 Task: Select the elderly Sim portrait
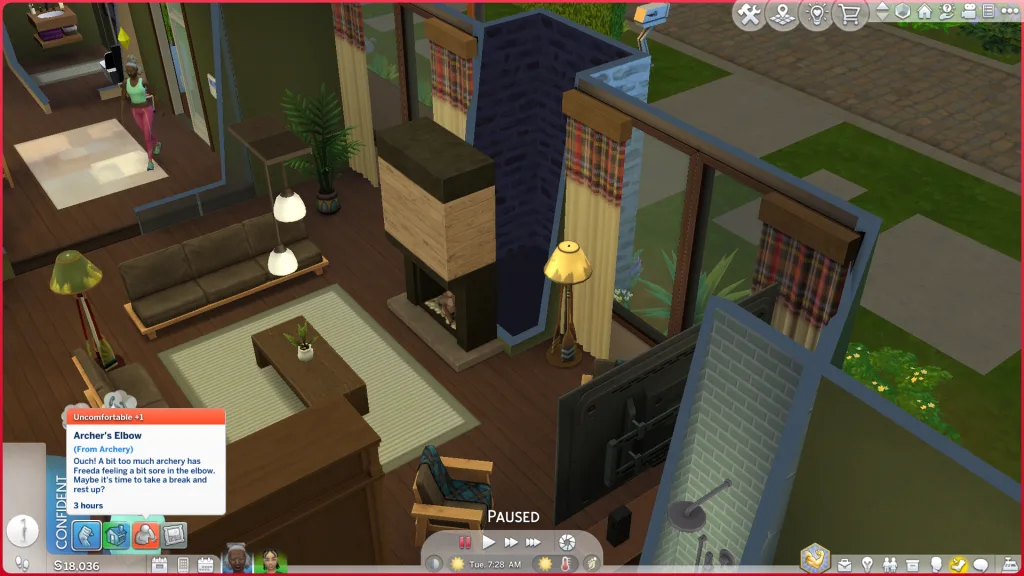pos(237,560)
